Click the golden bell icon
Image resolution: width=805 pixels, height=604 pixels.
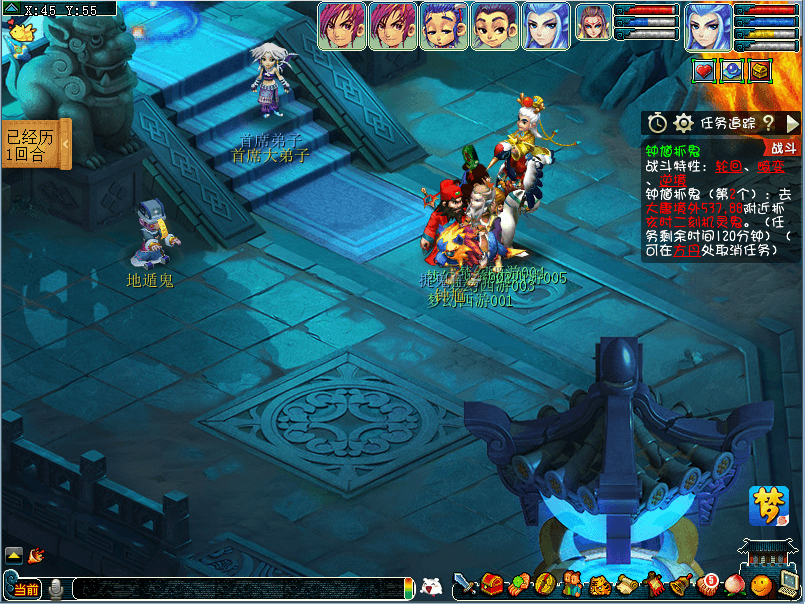tap(681, 585)
